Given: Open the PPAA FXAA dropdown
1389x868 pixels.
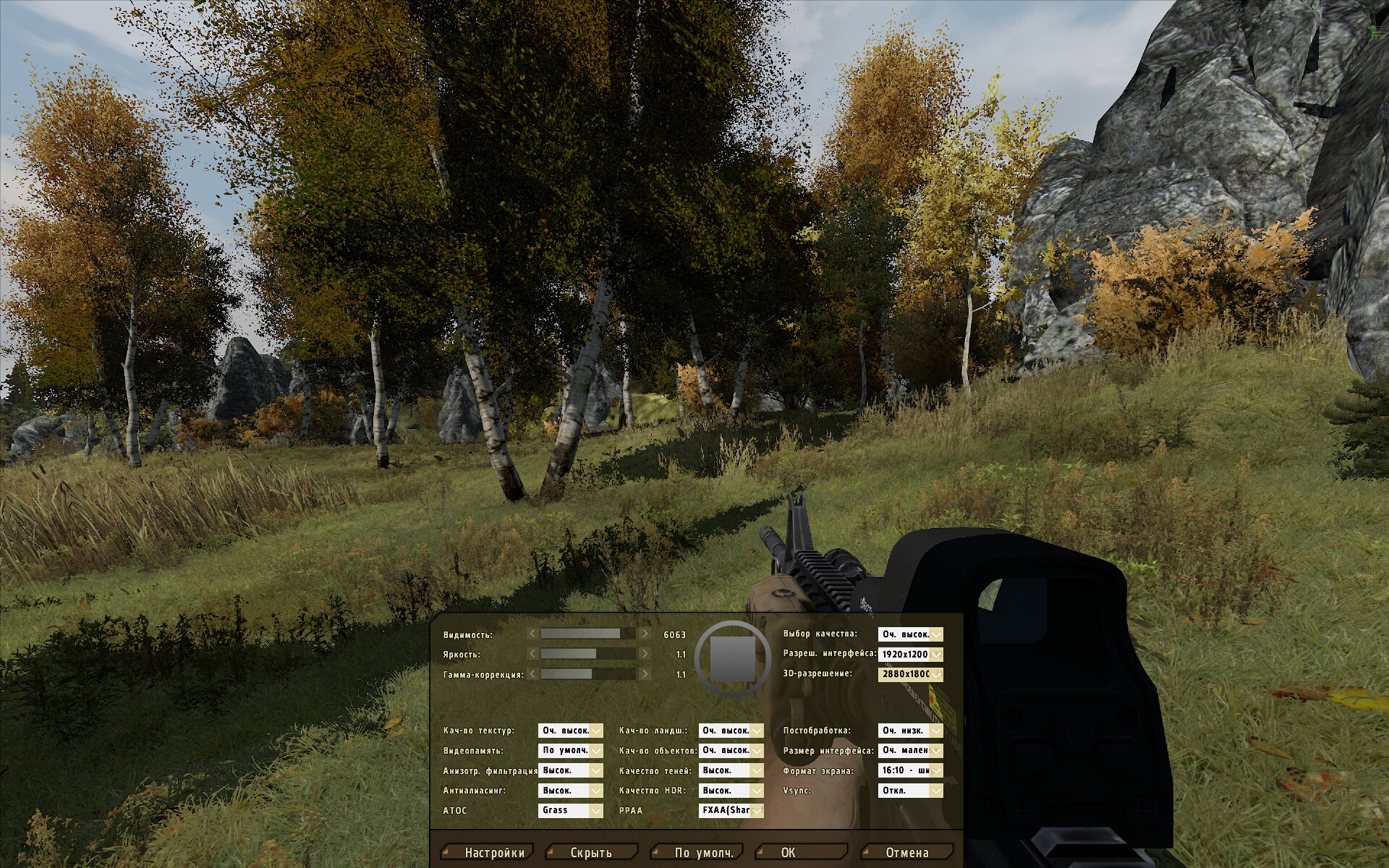Looking at the screenshot, I should pos(731,810).
